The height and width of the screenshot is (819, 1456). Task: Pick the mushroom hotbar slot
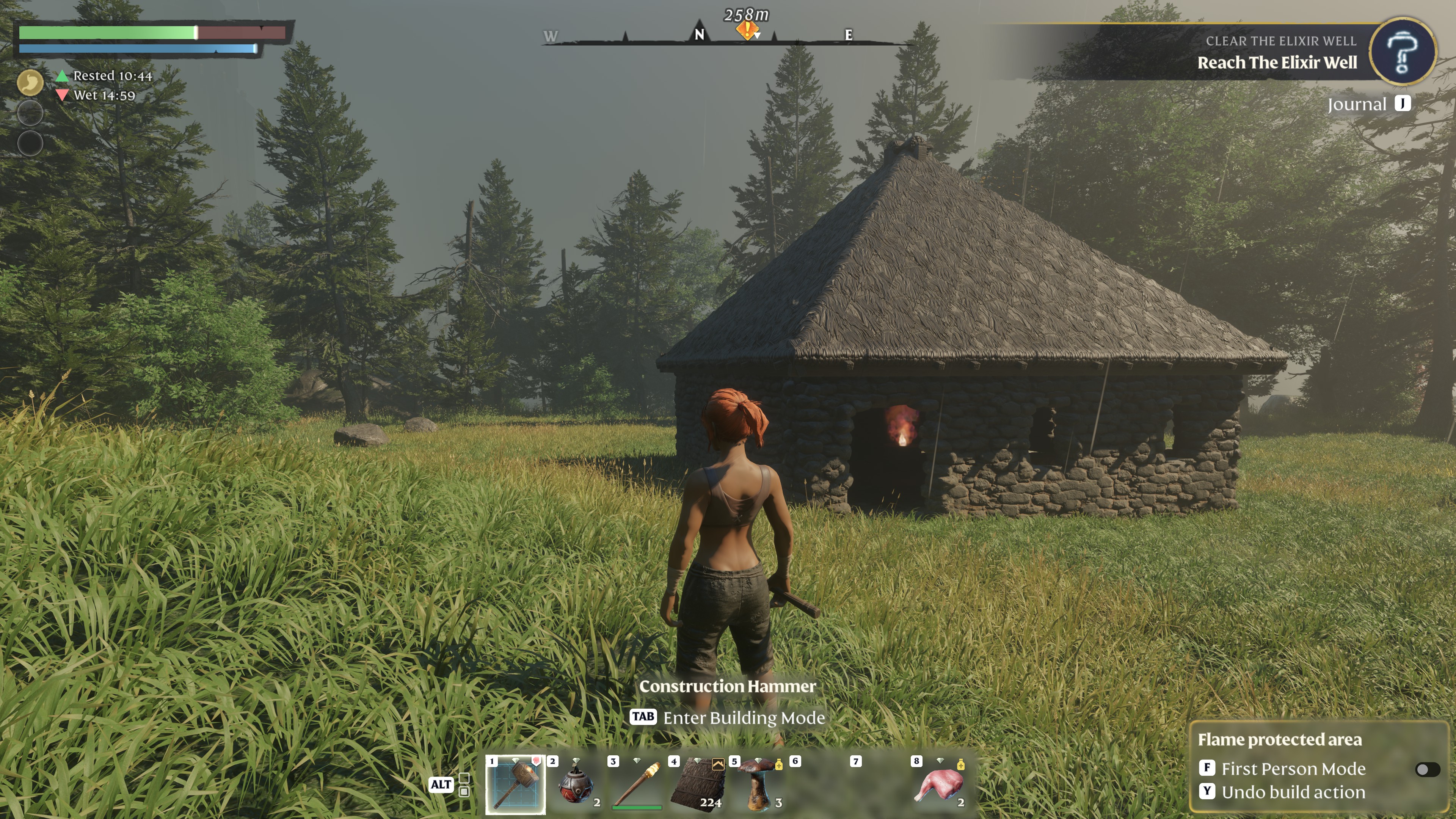[758, 784]
